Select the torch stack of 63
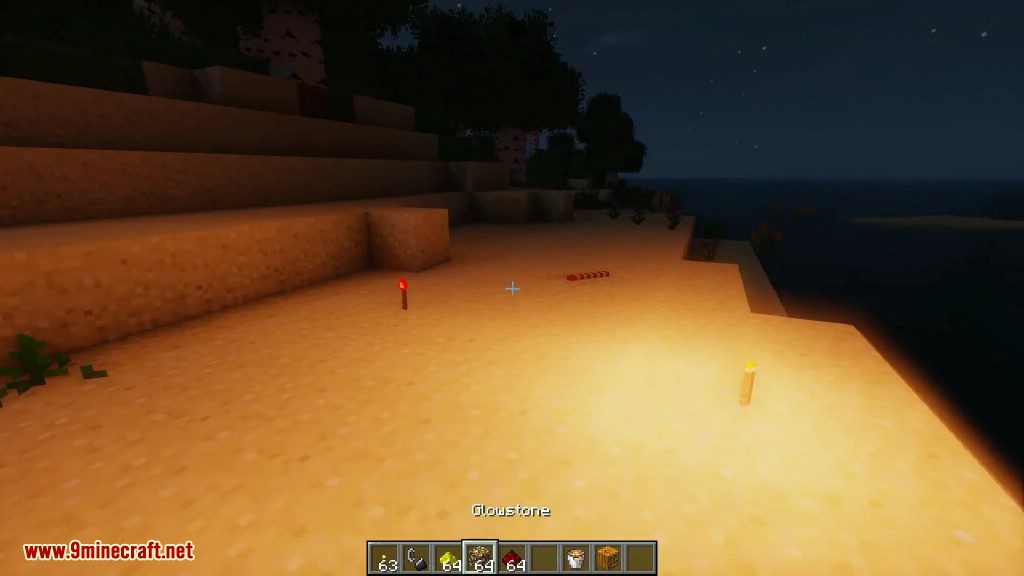The width and height of the screenshot is (1024, 576). tap(385, 558)
